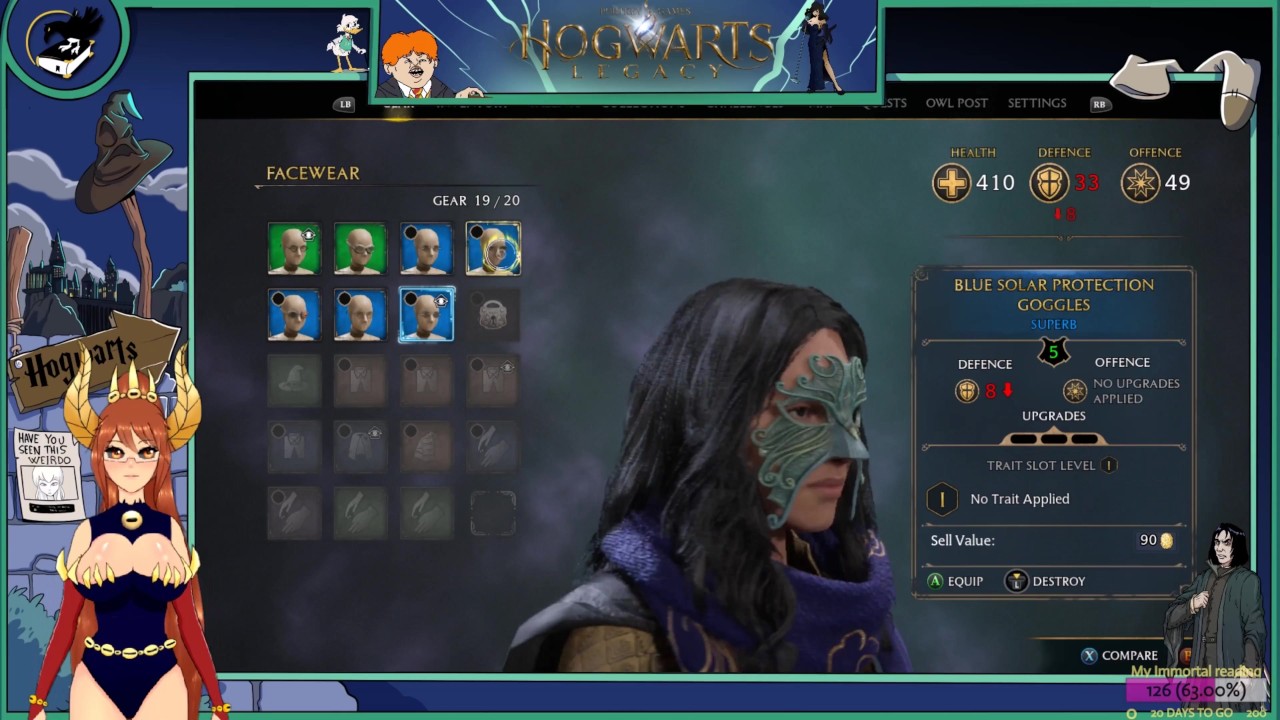Switch to the Settings tab
This screenshot has width=1280, height=720.
point(1036,103)
